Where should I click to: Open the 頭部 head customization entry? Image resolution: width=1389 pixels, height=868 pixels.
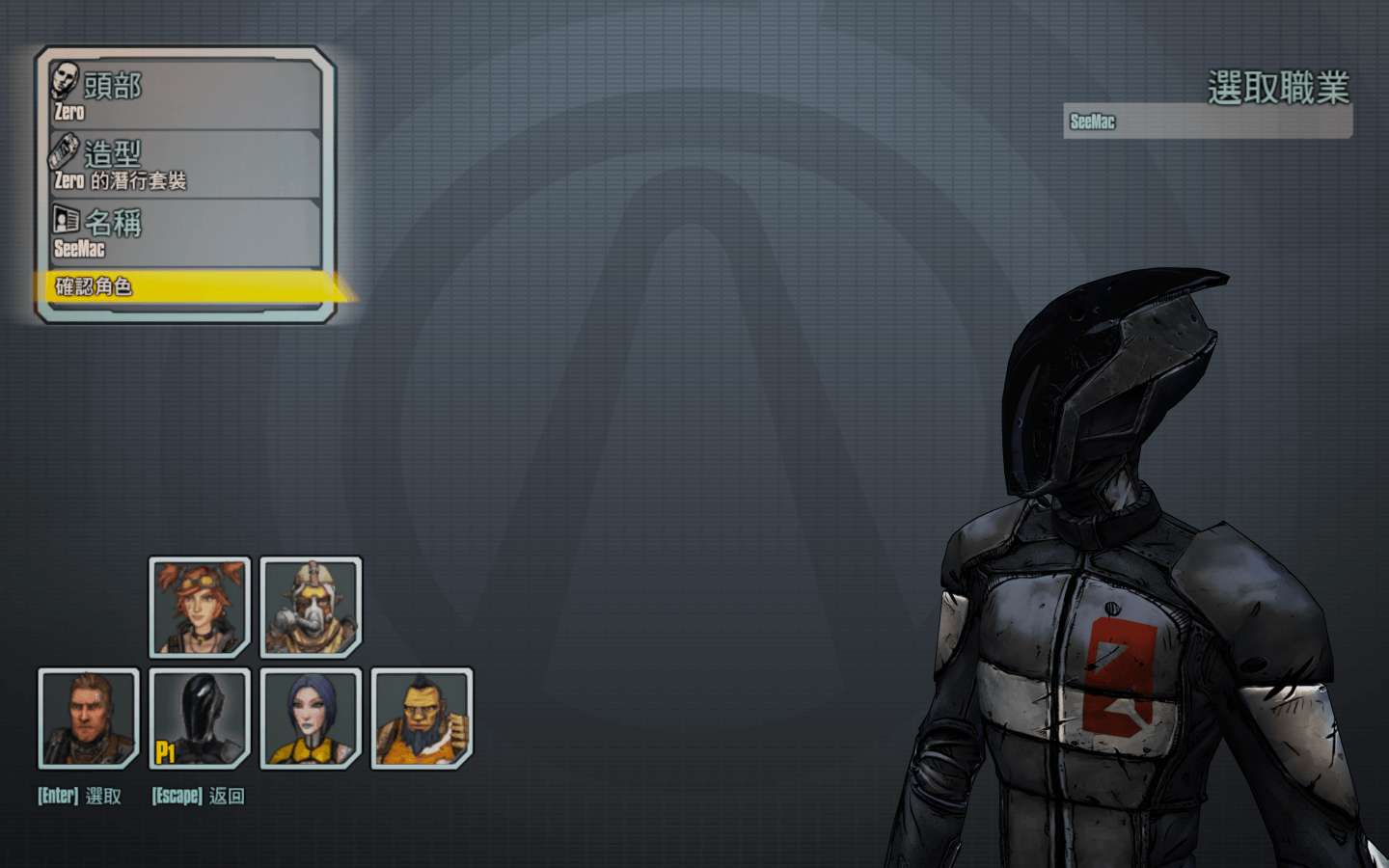183,95
